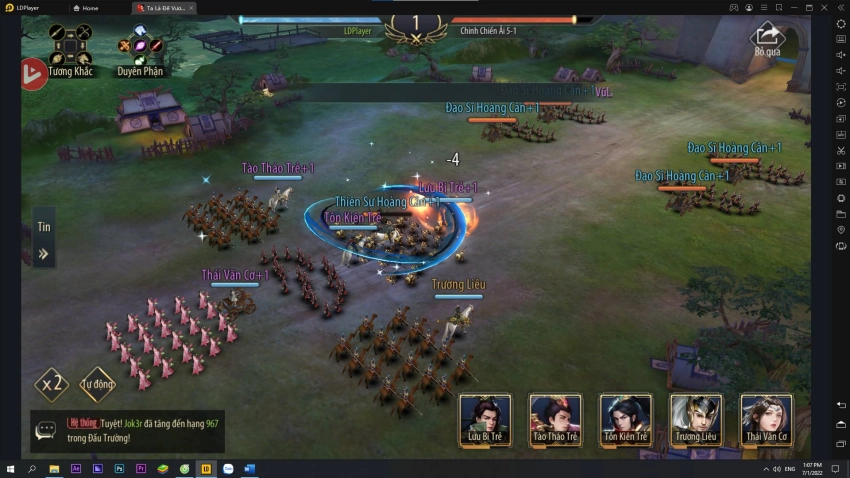850x478 pixels.
Task: Use Thái Văn Cơ hero skill
Action: point(766,419)
